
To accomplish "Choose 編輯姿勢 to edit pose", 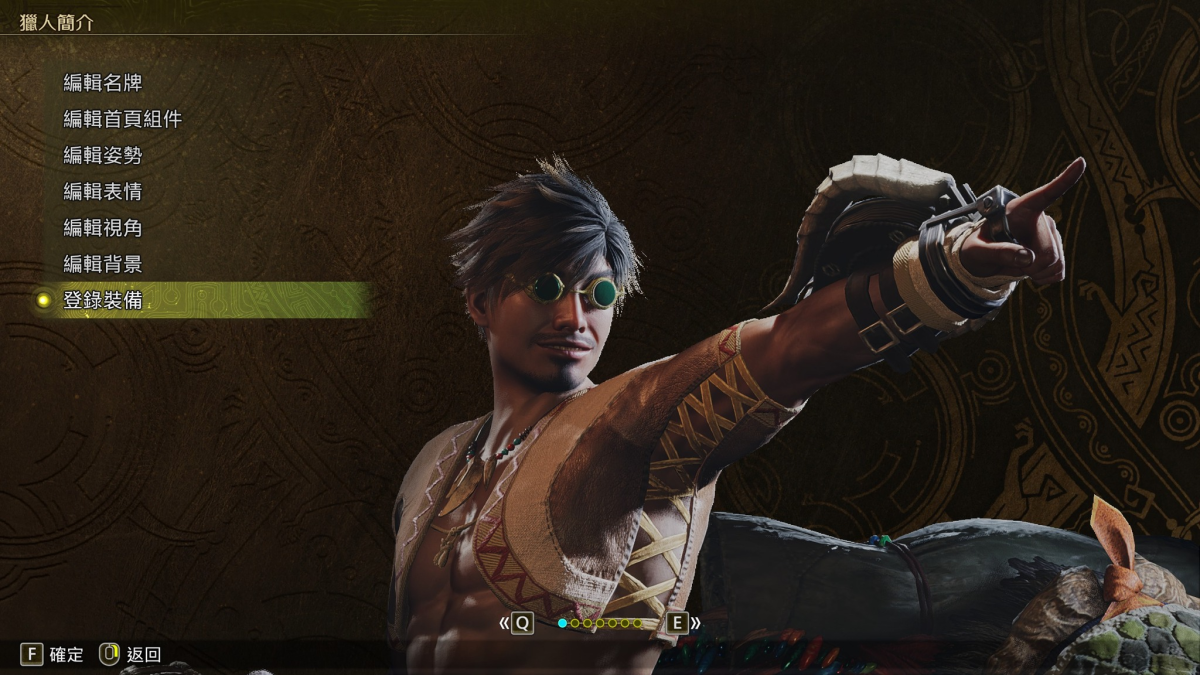I will 103,155.
